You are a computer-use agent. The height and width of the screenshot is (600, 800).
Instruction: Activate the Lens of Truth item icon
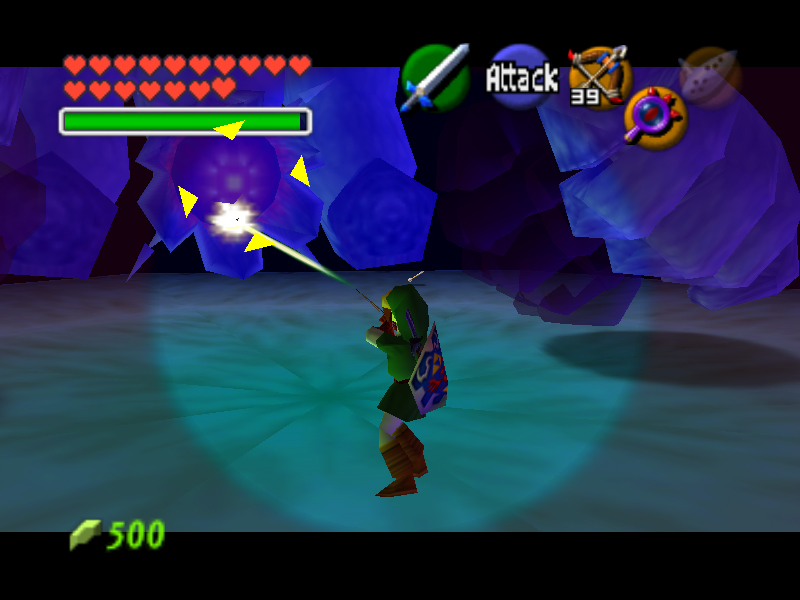tap(655, 117)
